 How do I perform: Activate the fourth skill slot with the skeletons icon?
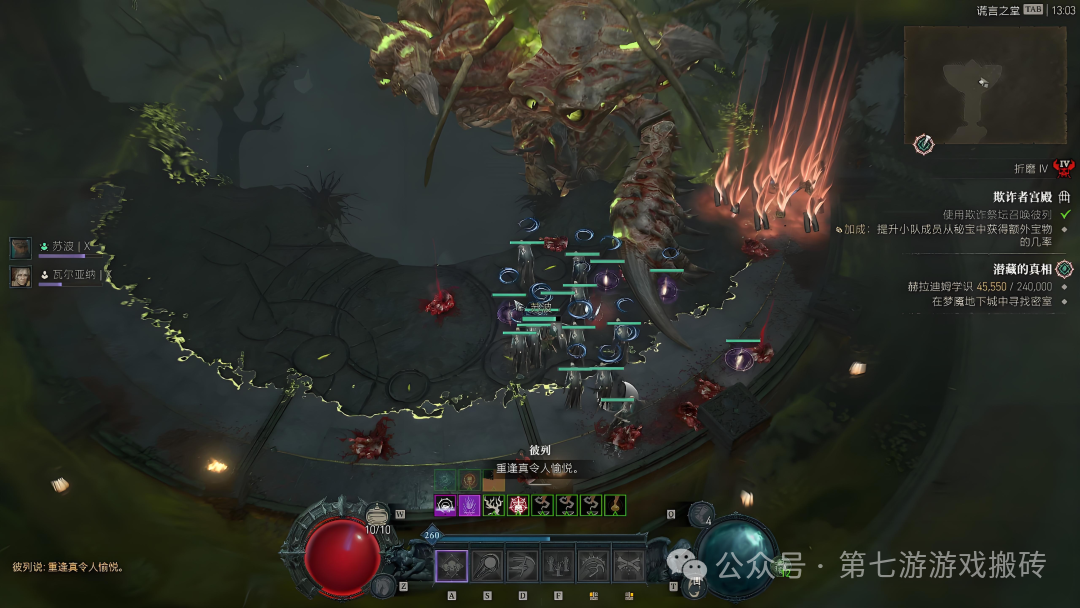pyautogui.click(x=557, y=567)
